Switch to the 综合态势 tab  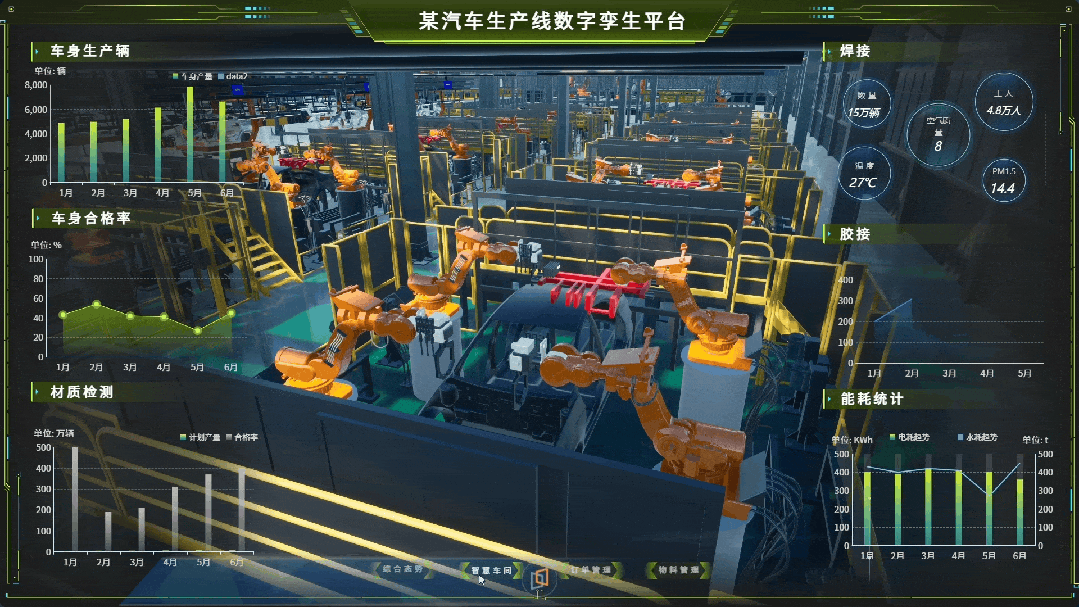click(x=403, y=569)
